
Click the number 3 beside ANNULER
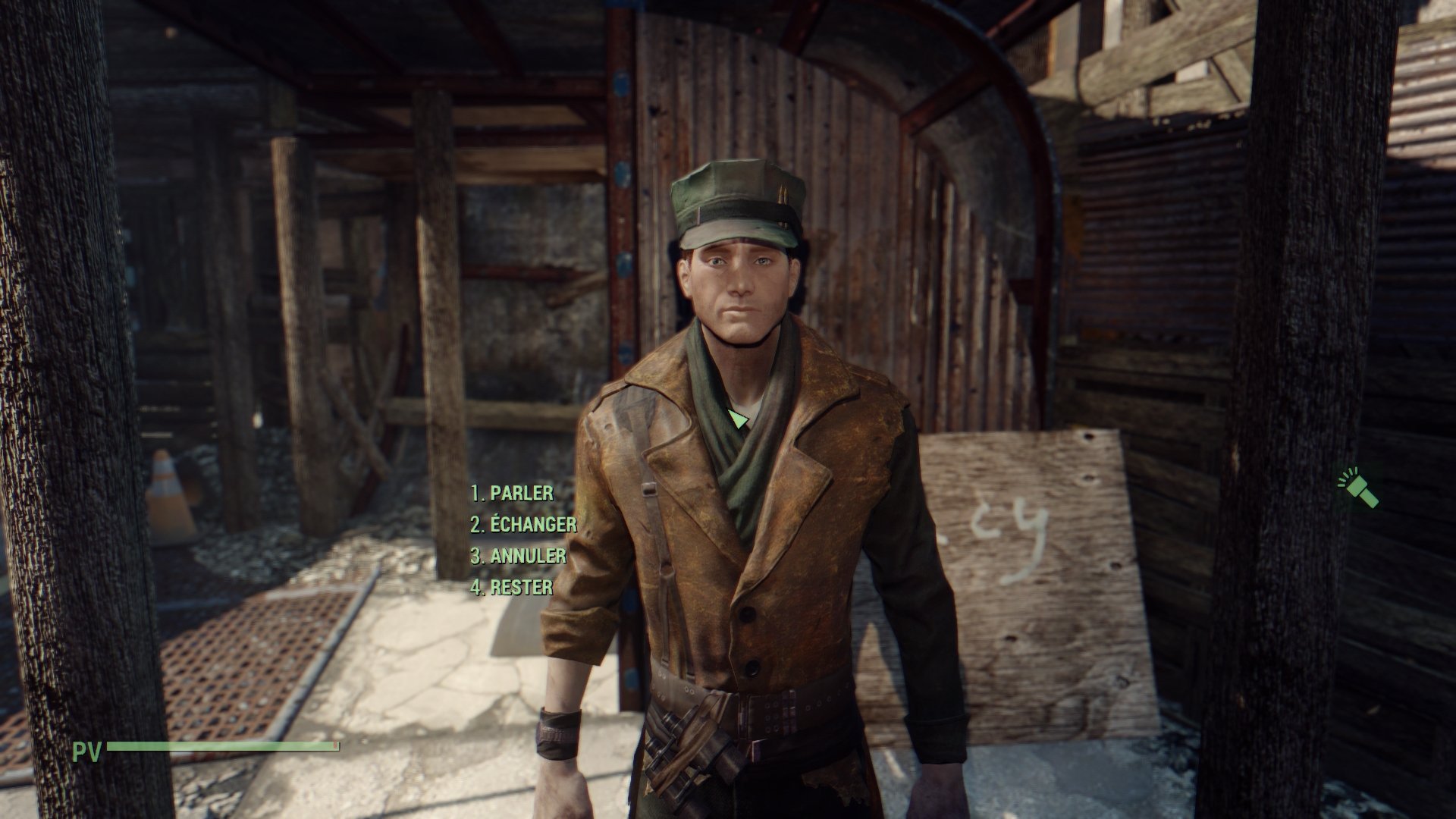coord(476,556)
